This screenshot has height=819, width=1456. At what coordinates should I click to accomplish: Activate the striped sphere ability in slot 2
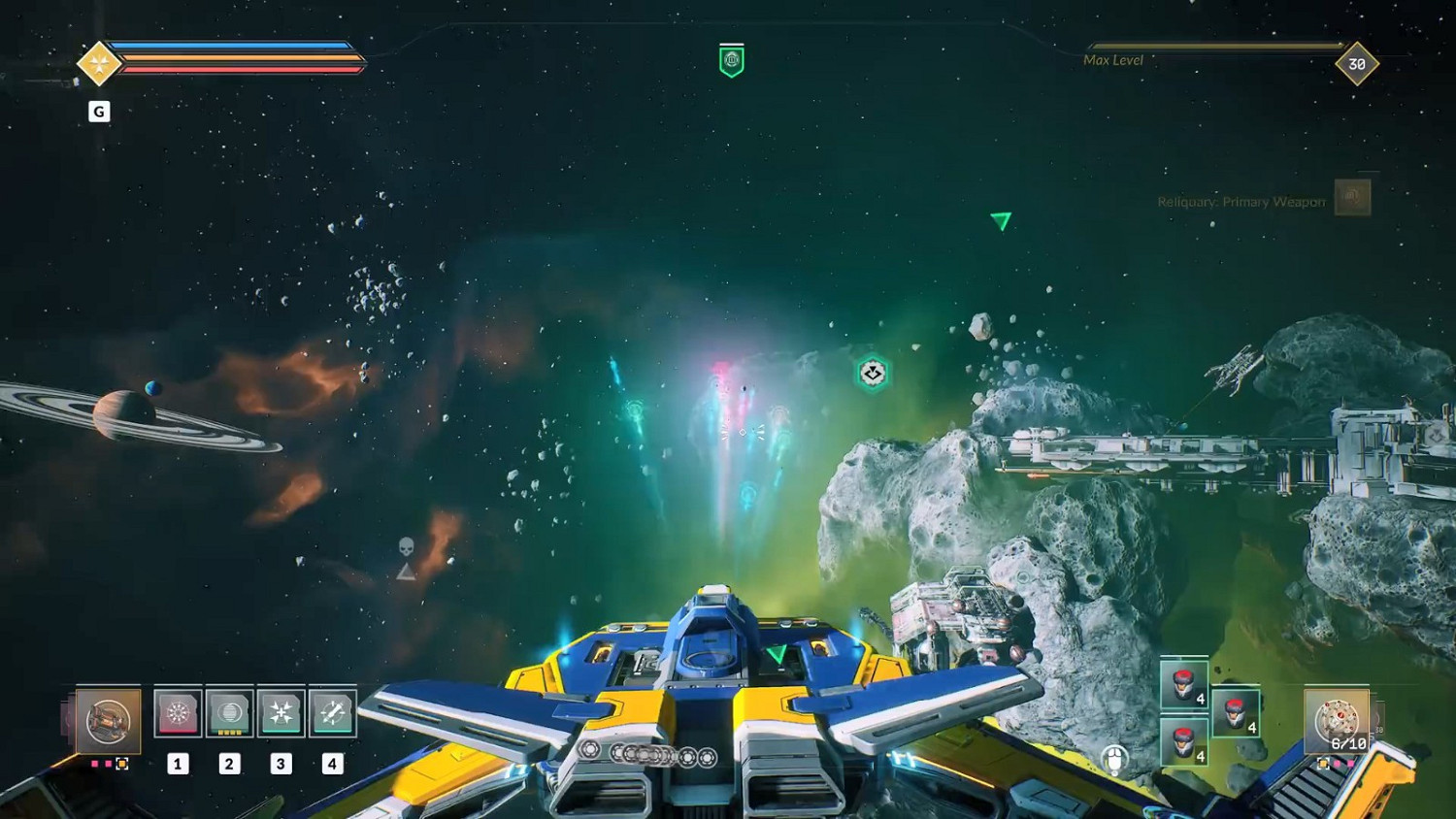[x=230, y=713]
